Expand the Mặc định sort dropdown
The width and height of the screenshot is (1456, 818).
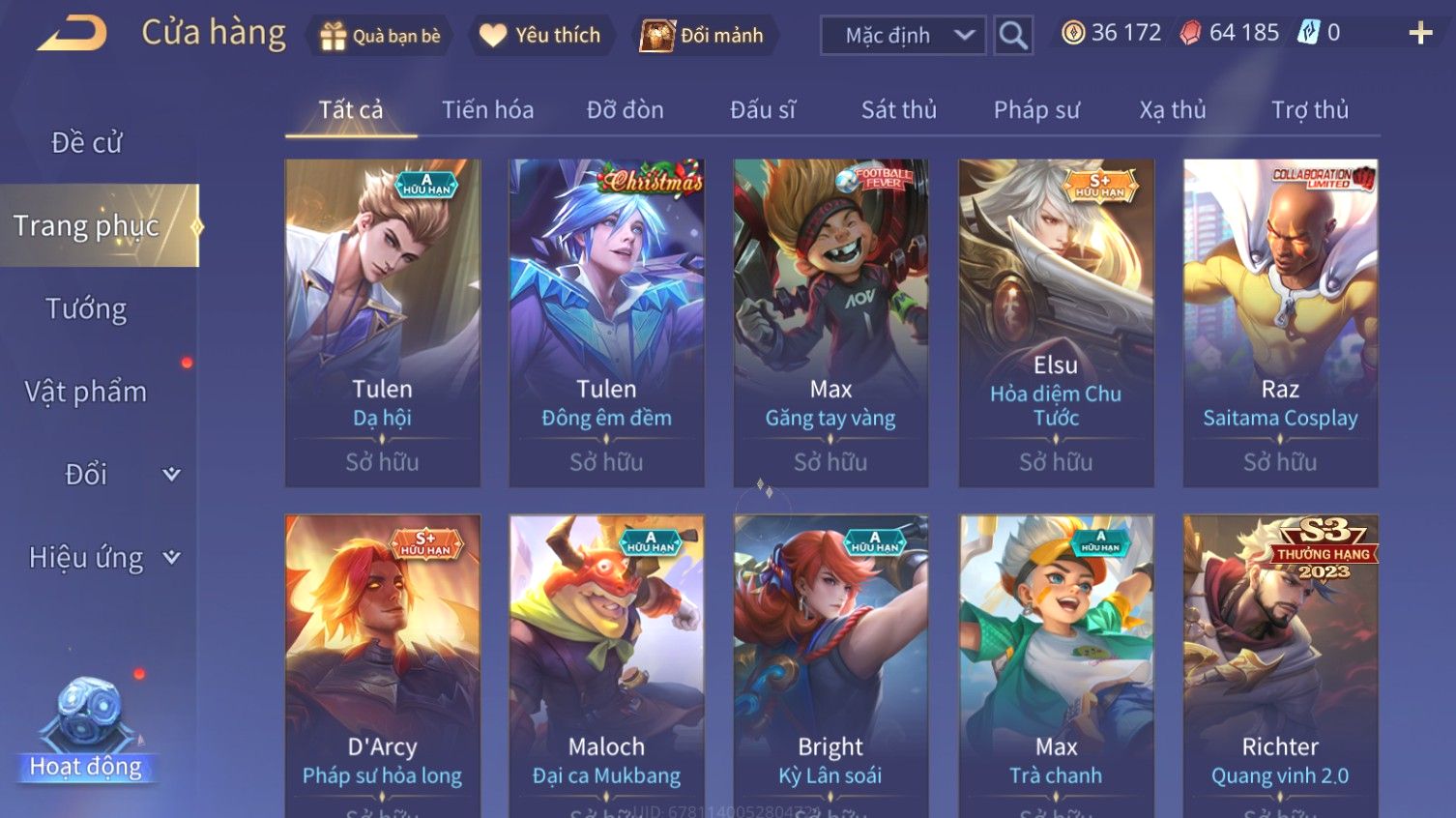coord(903,36)
